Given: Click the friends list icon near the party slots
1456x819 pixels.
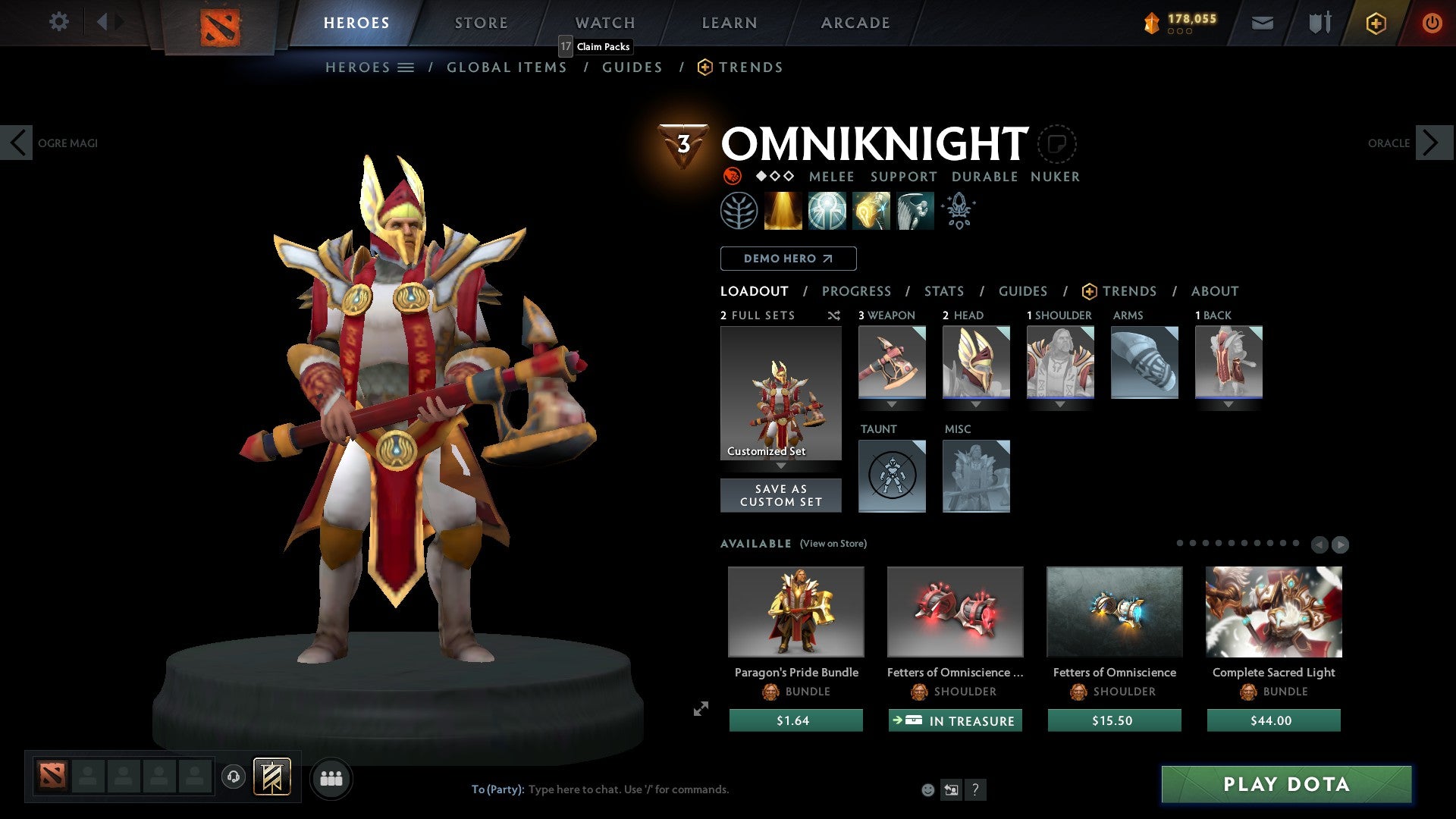Looking at the screenshot, I should 330,777.
